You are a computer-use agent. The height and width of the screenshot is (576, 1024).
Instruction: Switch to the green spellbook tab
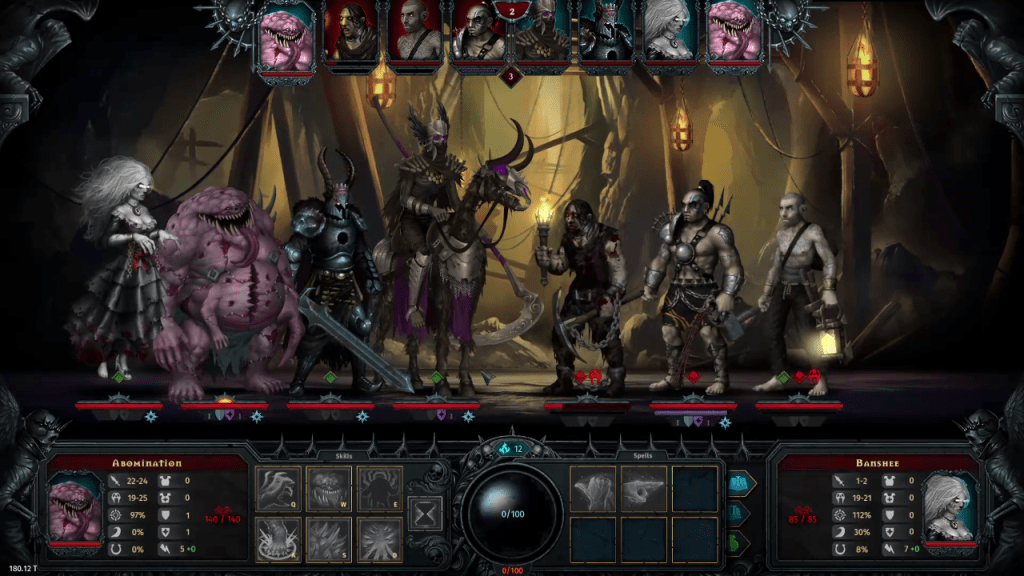[x=741, y=543]
